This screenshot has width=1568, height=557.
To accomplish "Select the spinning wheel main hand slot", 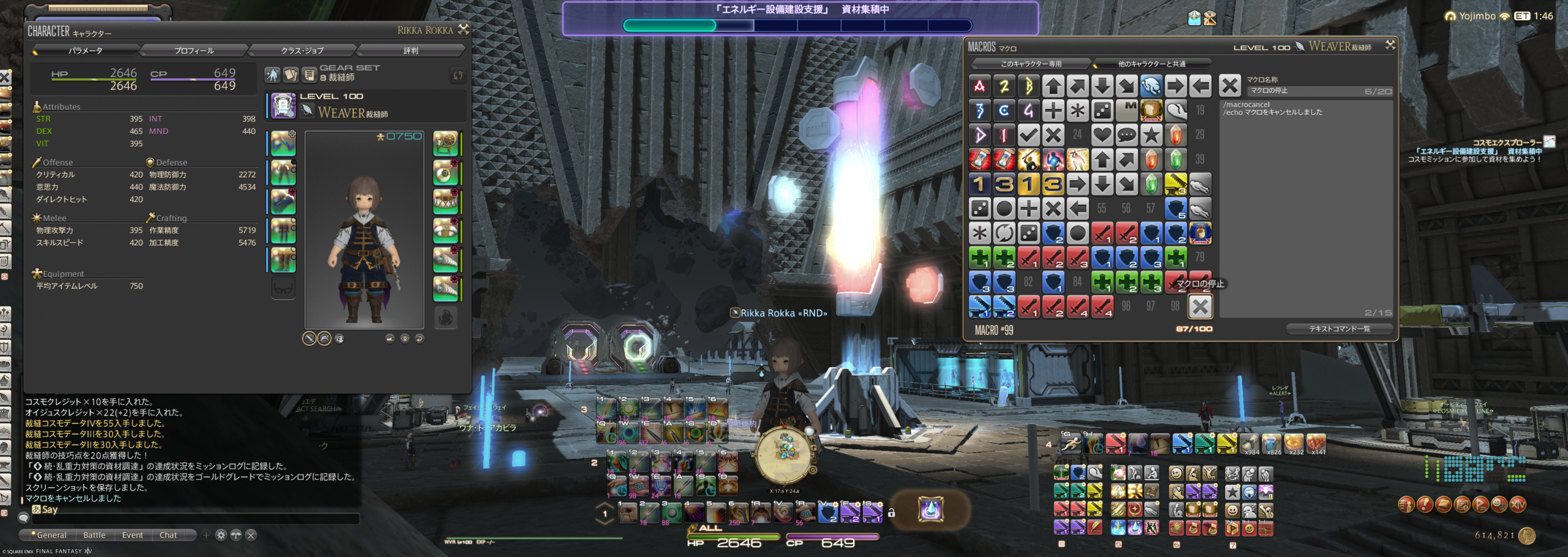I will tap(445, 143).
